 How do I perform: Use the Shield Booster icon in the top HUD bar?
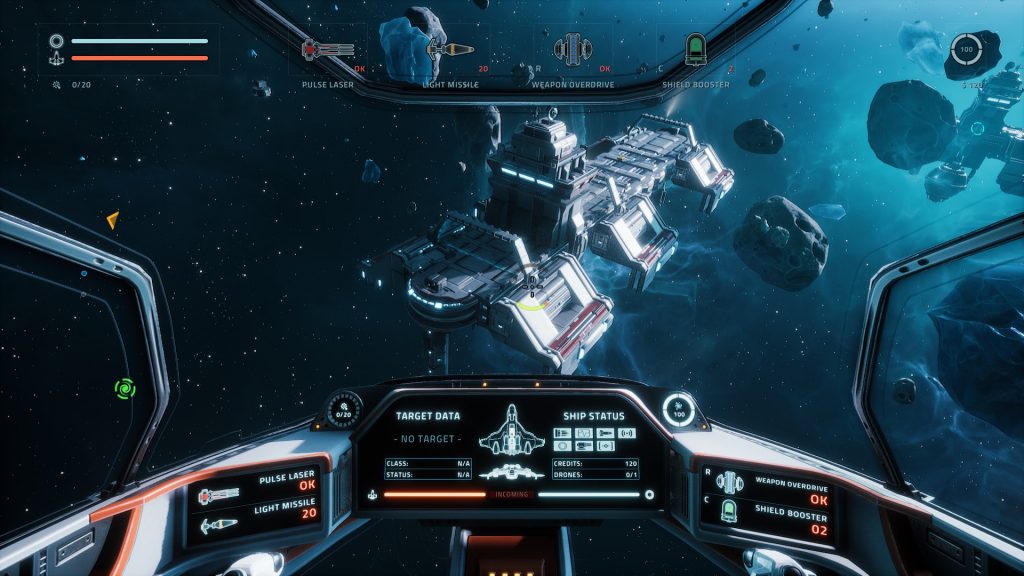tap(696, 48)
